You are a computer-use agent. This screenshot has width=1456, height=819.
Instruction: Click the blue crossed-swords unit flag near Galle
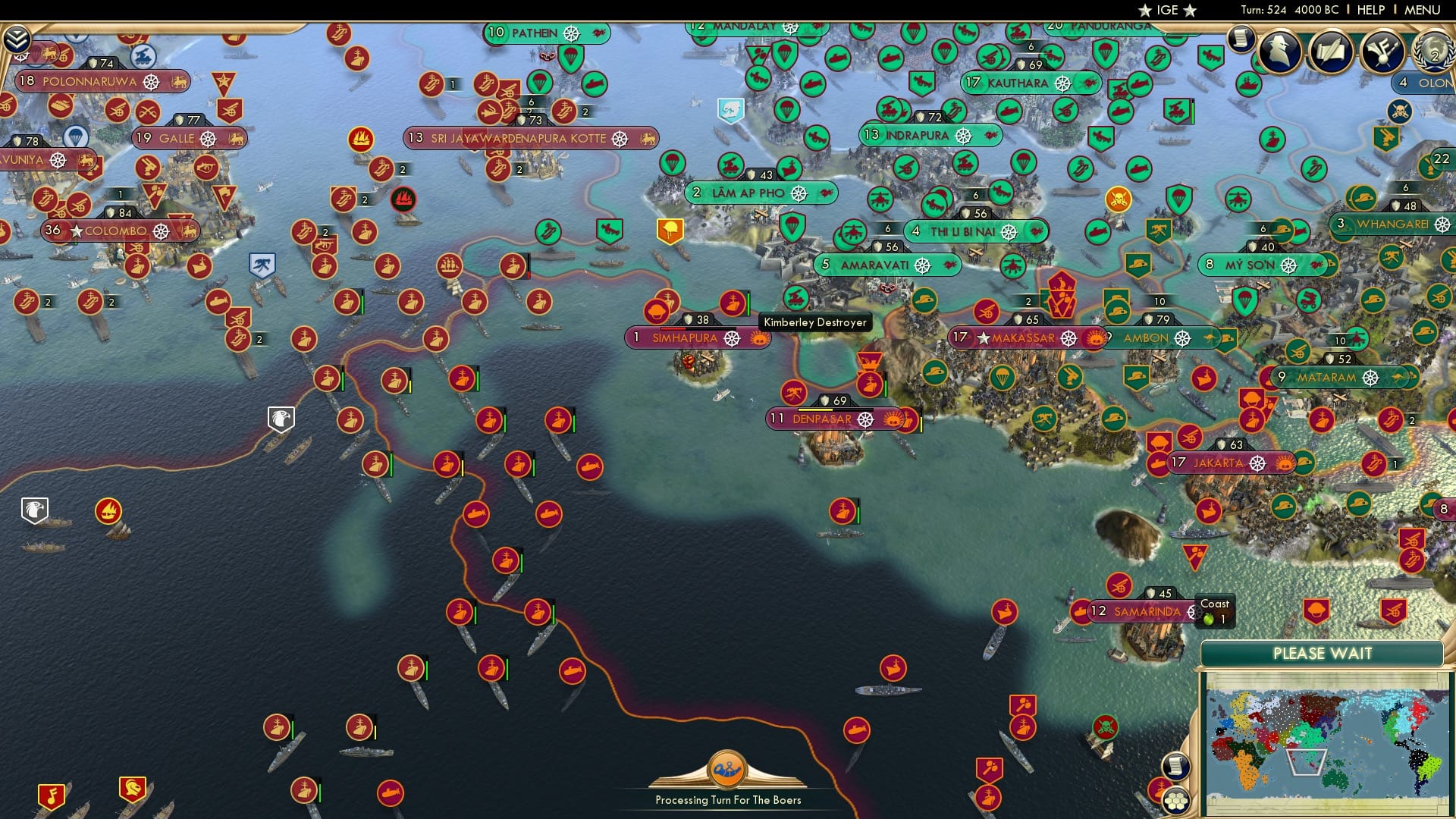click(x=262, y=264)
